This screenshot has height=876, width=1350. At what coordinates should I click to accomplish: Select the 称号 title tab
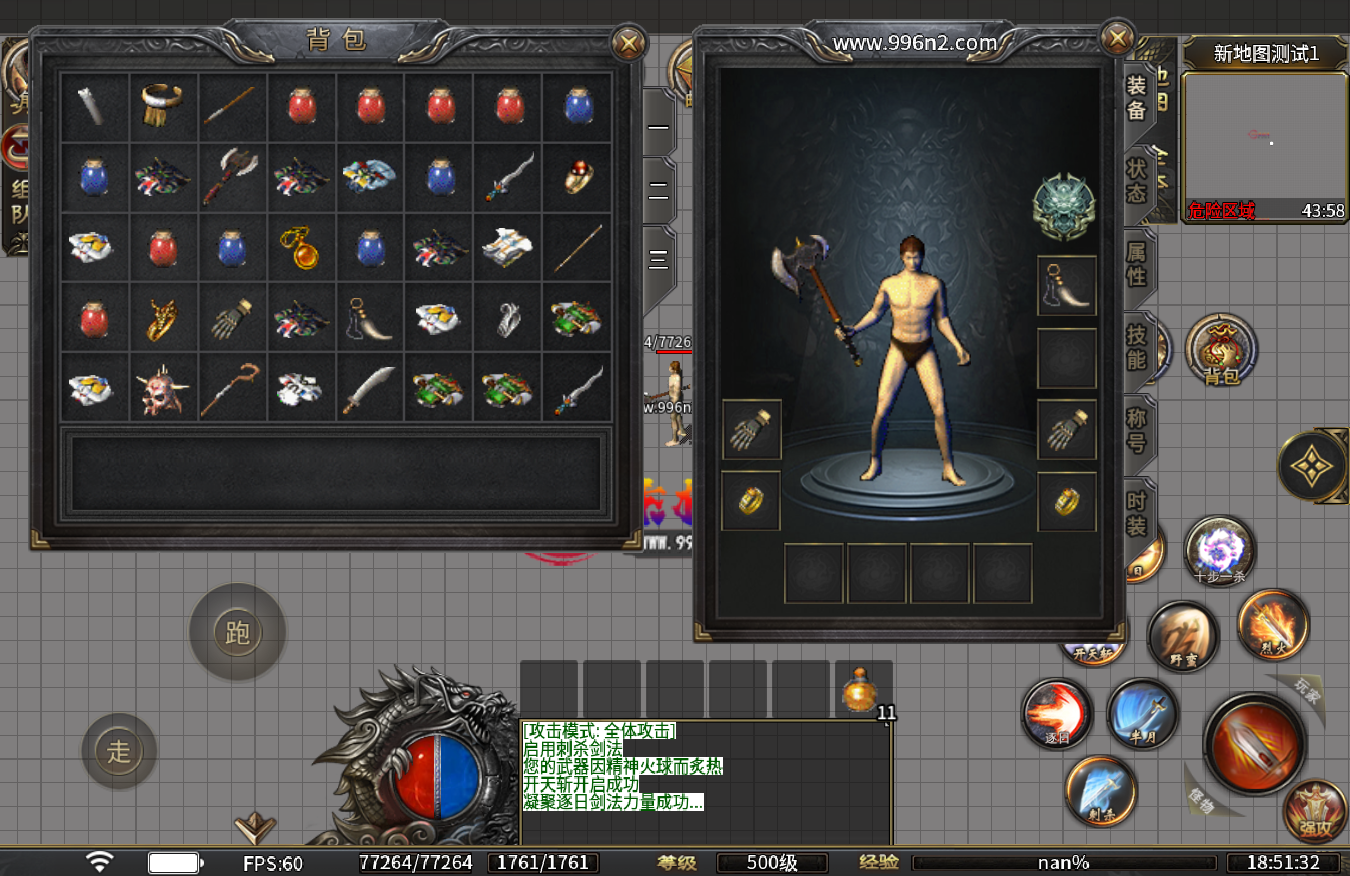1137,429
